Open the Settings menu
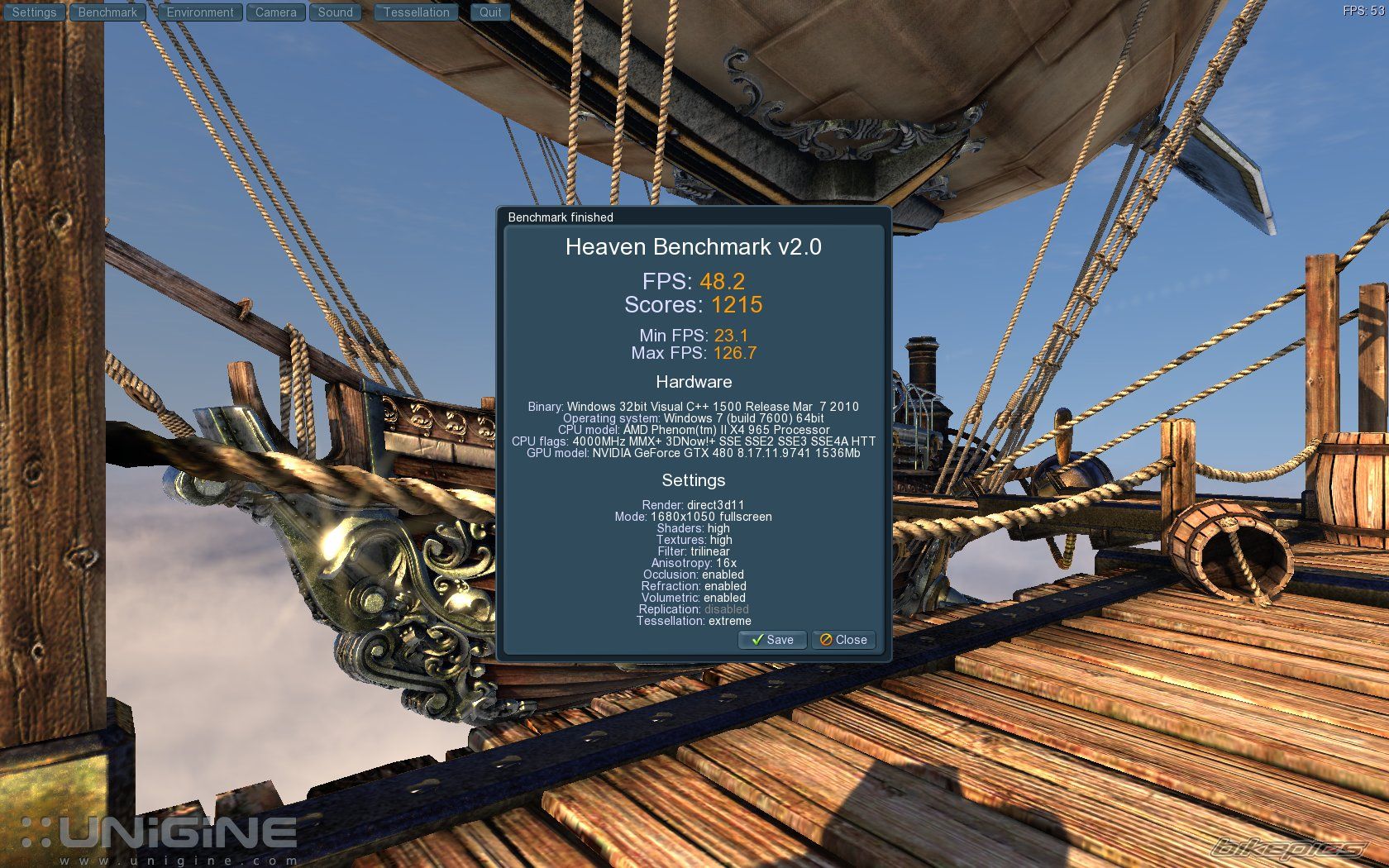1389x868 pixels. click(x=34, y=12)
